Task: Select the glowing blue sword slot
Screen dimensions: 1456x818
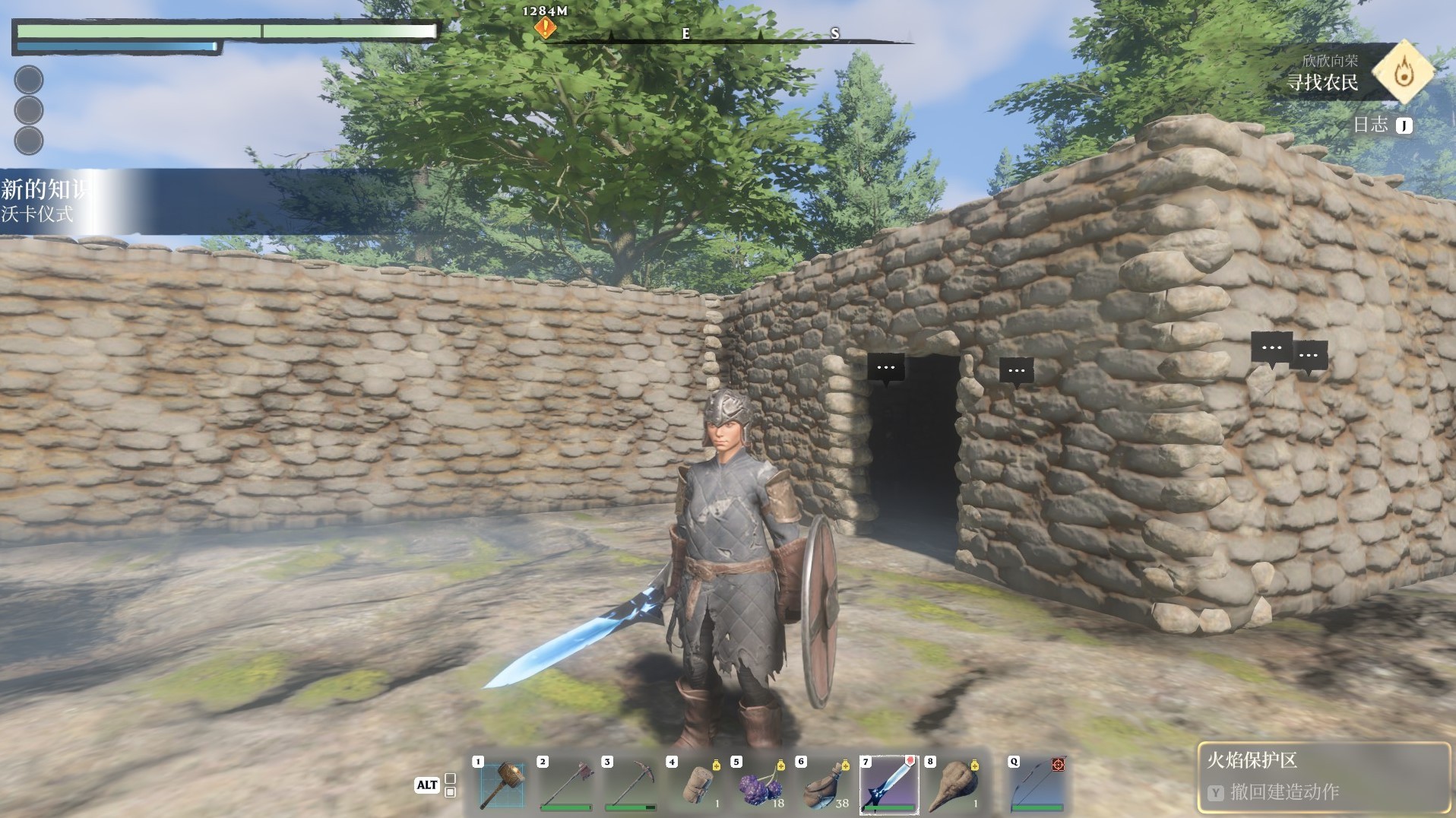Action: click(889, 786)
